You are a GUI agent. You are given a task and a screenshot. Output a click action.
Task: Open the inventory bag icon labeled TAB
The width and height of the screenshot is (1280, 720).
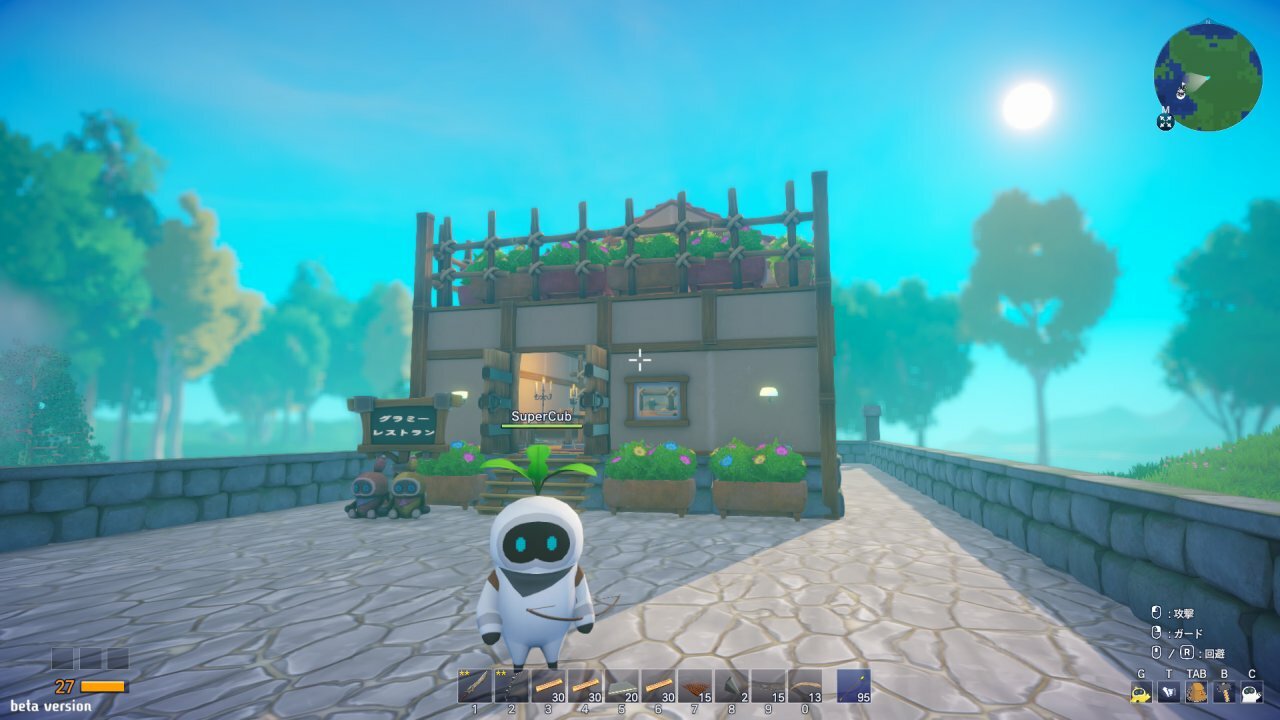(x=1196, y=692)
